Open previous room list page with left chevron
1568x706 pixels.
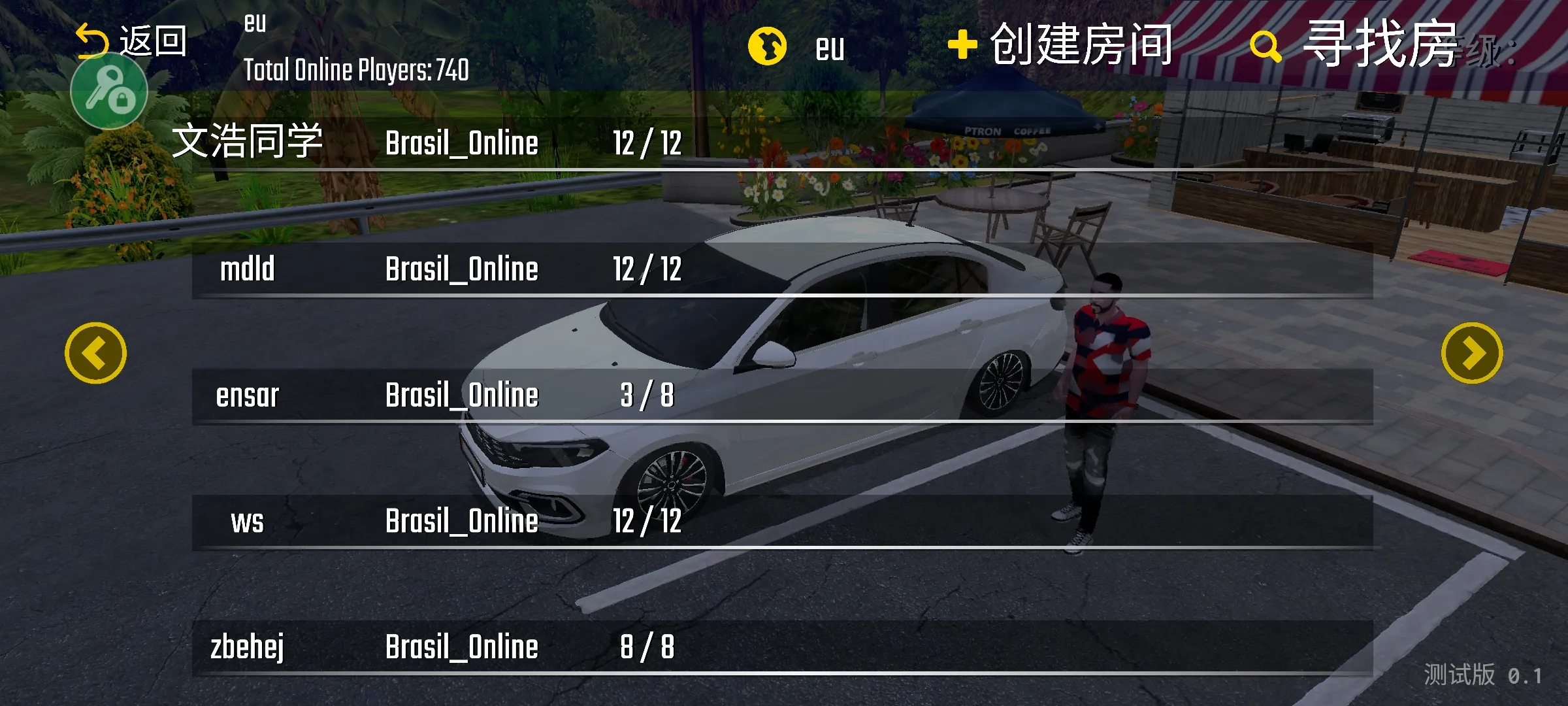pos(95,354)
